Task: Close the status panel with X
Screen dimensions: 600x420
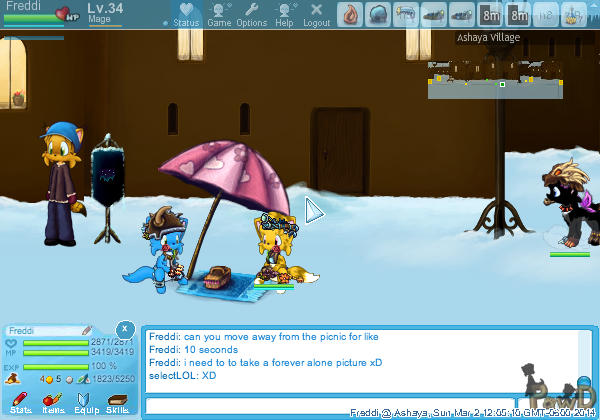Action: pyautogui.click(x=123, y=329)
